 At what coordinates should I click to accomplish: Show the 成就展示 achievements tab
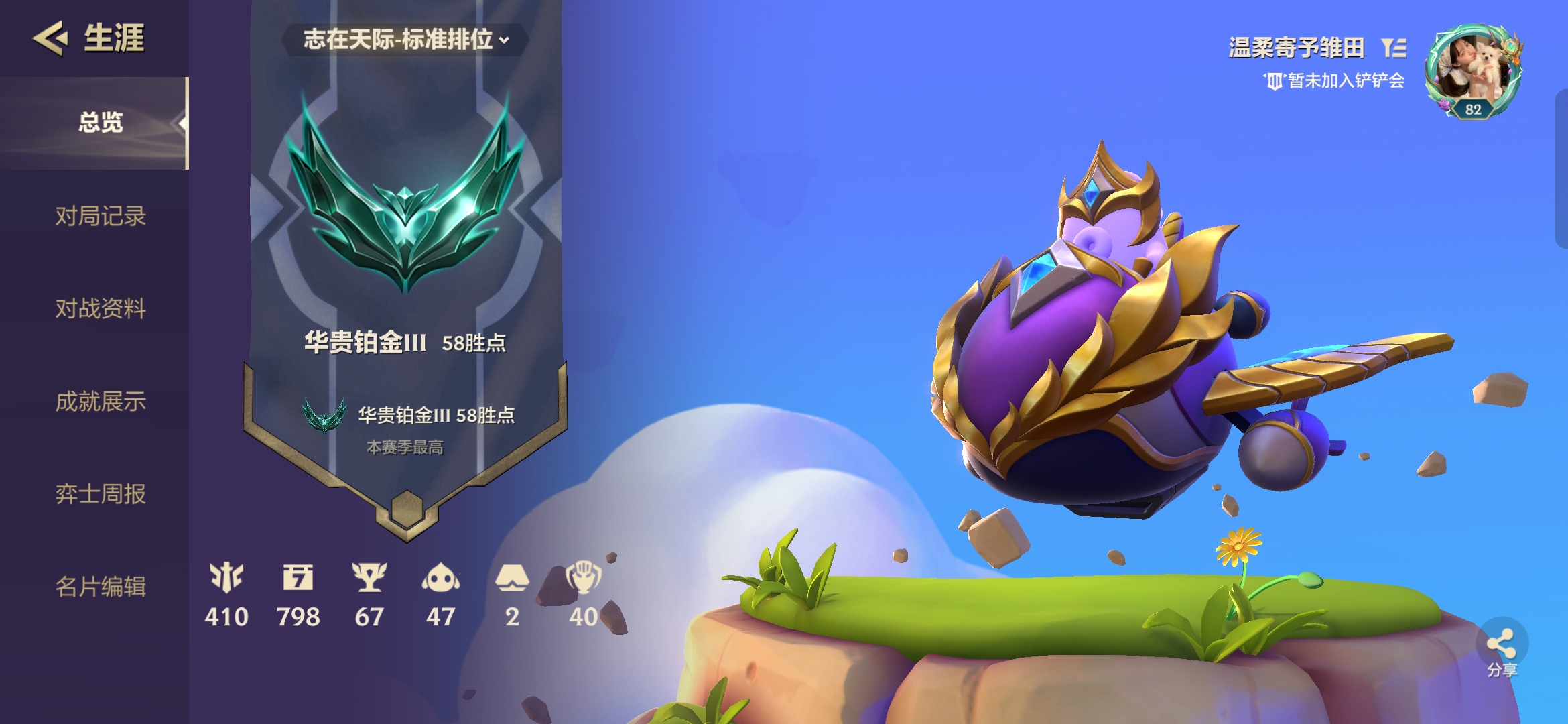coord(101,402)
